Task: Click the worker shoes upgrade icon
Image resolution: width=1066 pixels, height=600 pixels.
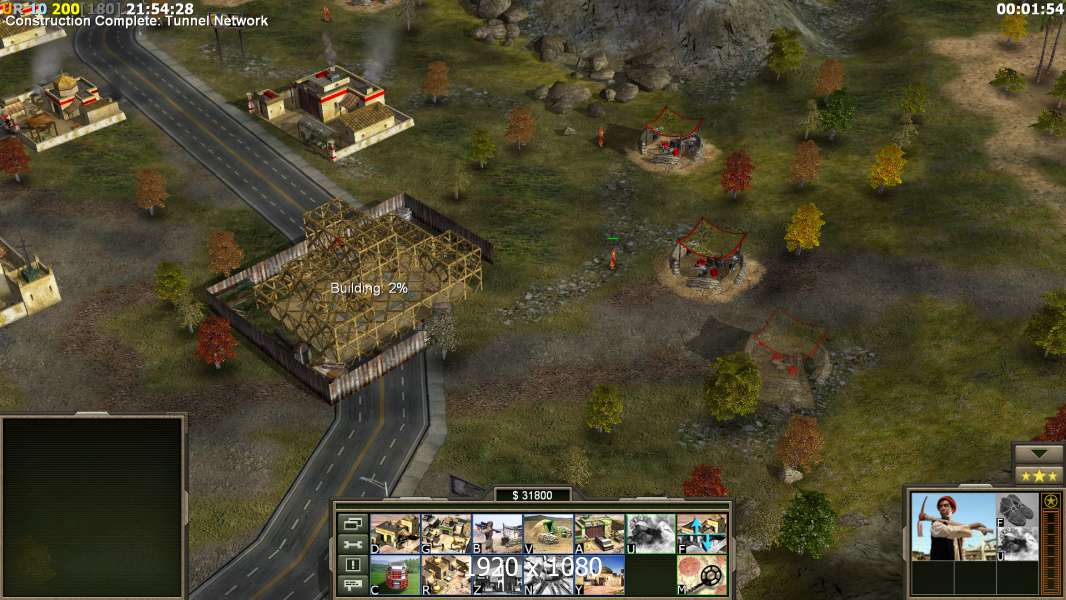Action: click(x=1018, y=508)
